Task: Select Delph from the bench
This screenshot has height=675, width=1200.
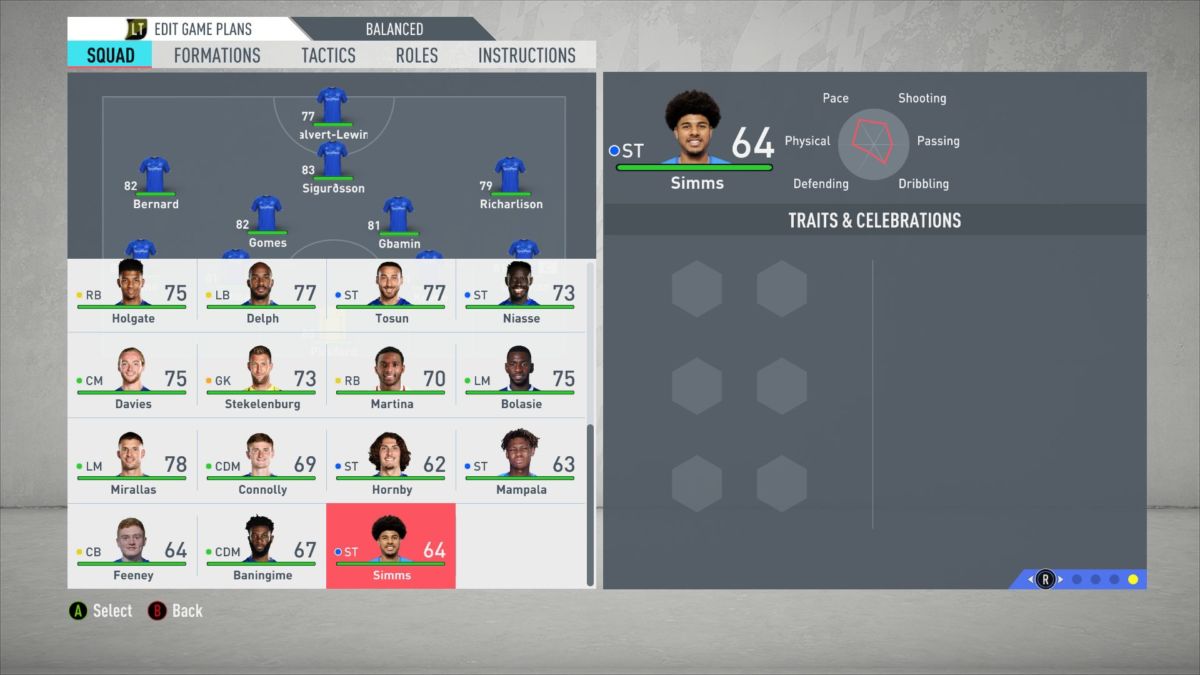Action: pos(261,296)
